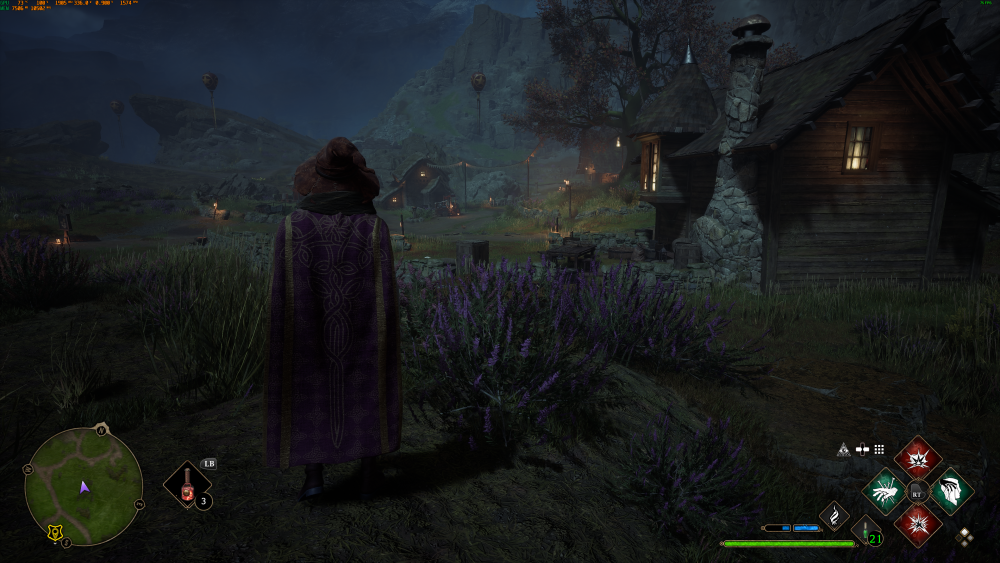Image resolution: width=1000 pixels, height=563 pixels.
Task: Switch spell set using four-diamond selector
Action: pos(965,536)
